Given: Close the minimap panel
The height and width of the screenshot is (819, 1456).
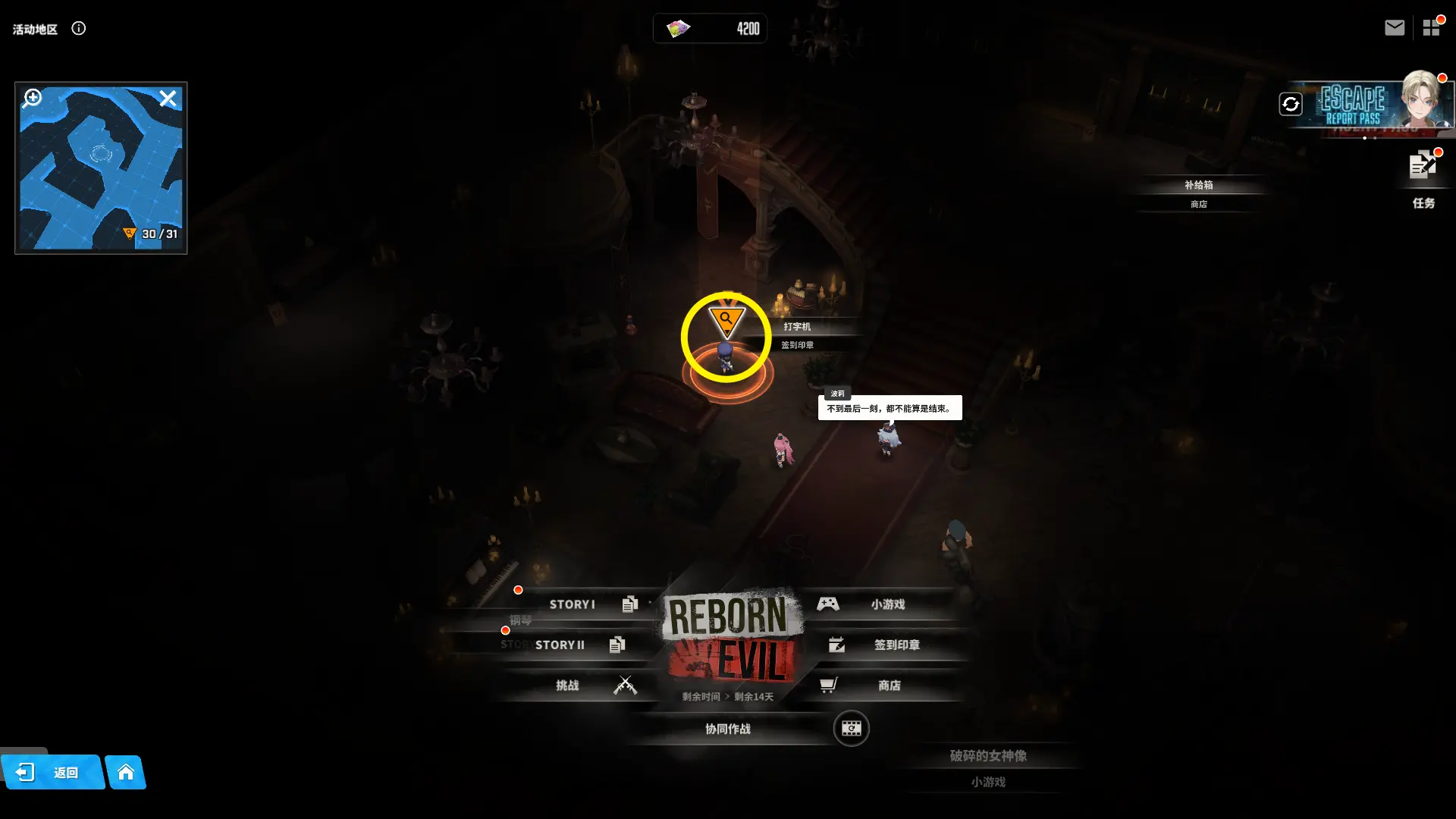Looking at the screenshot, I should 168,99.
